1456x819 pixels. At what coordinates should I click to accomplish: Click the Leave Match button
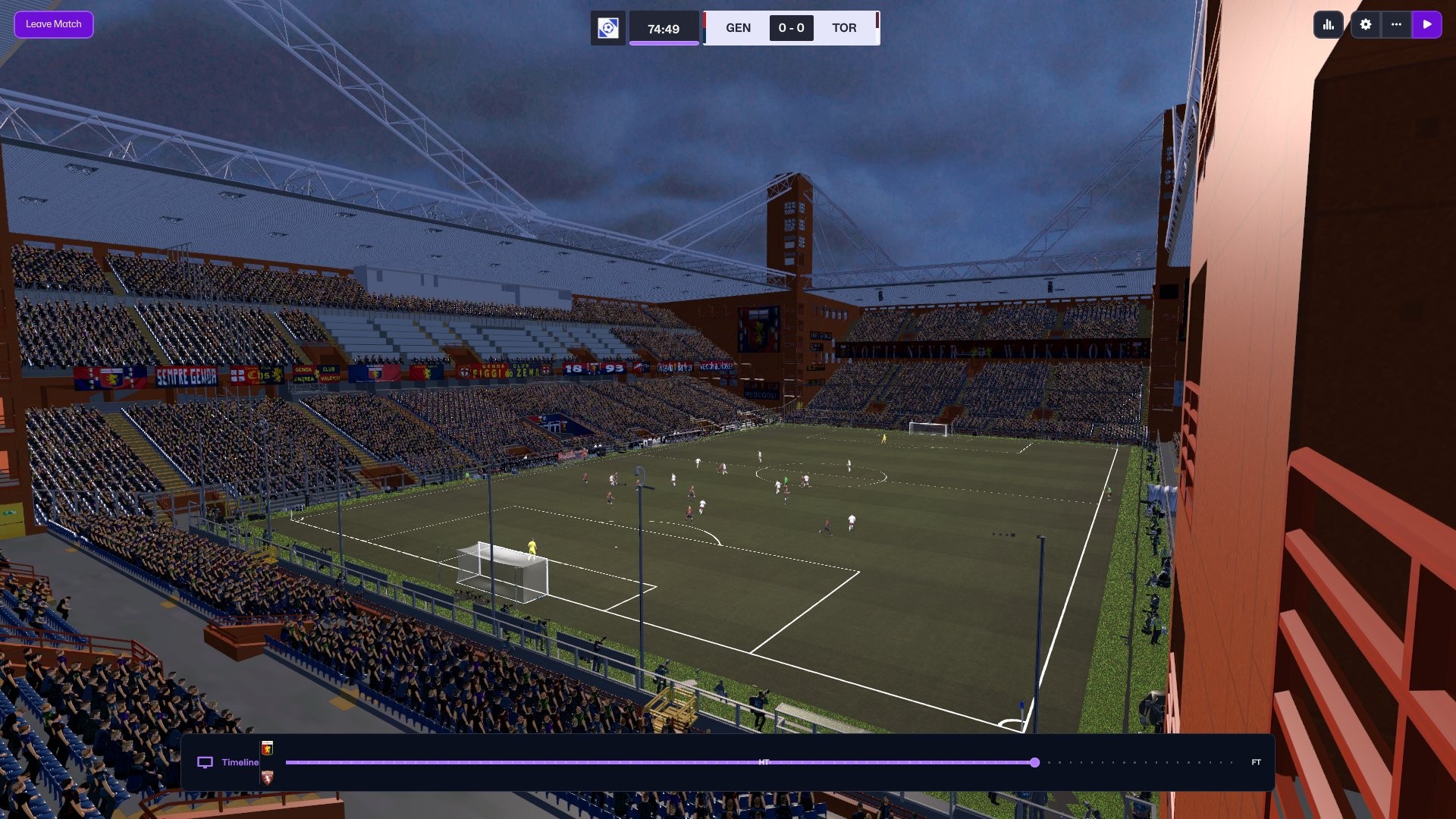53,24
